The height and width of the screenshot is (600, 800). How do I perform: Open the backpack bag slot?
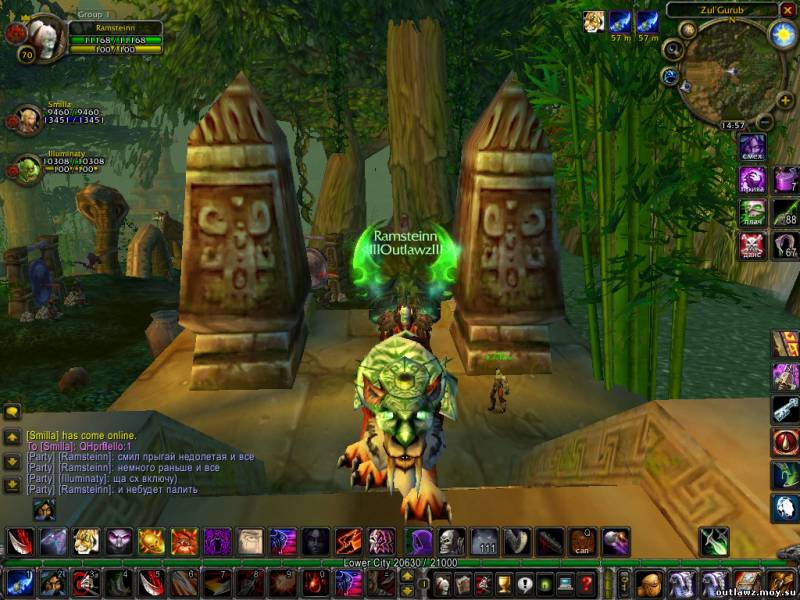click(779, 583)
